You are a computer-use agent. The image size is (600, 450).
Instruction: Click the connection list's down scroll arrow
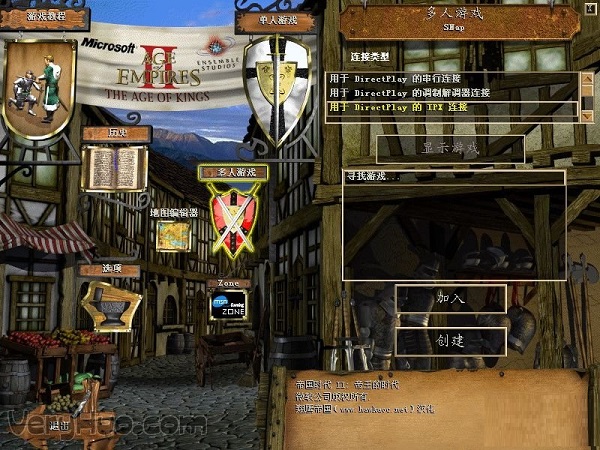[586, 116]
